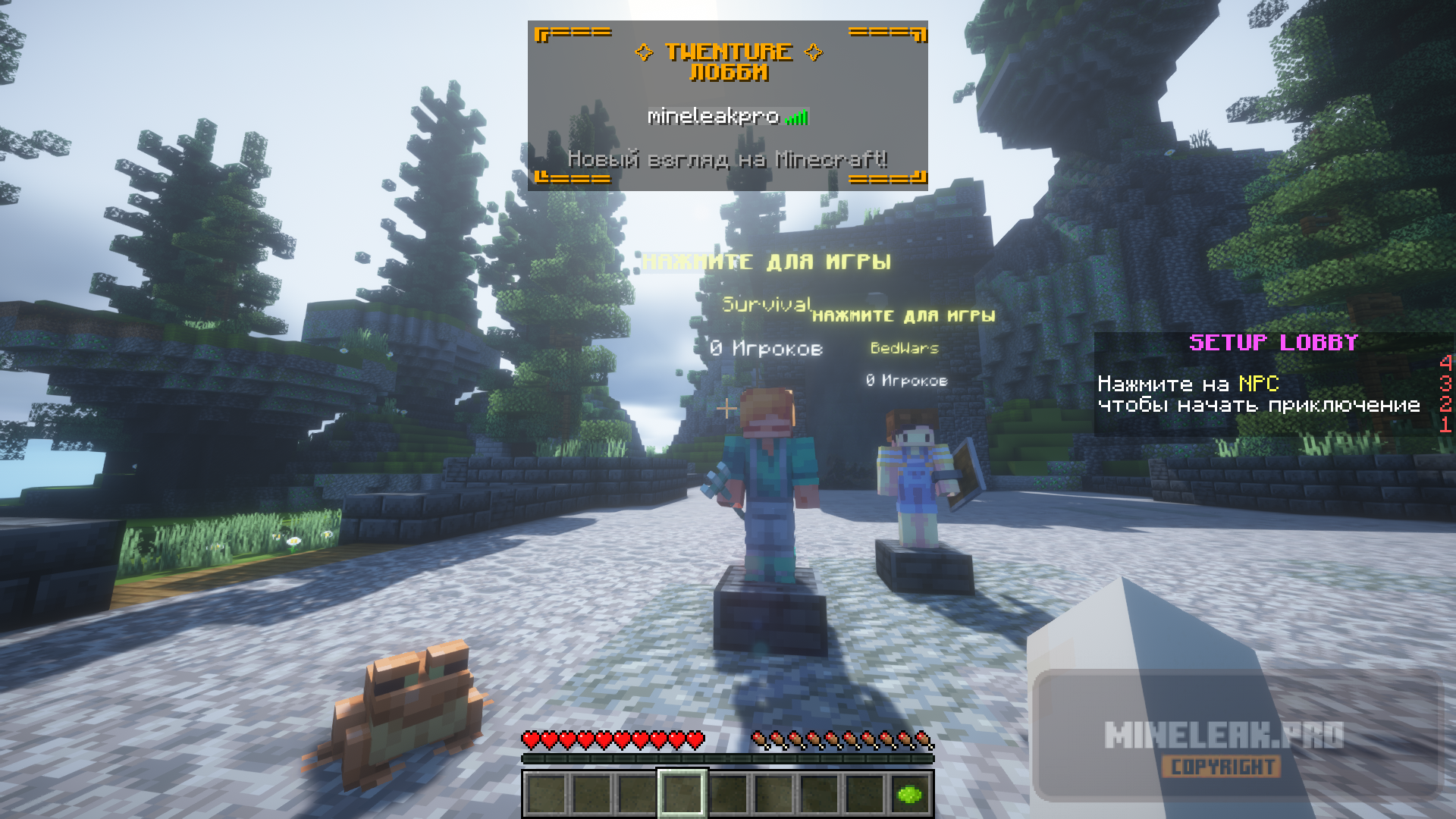This screenshot has height=819, width=1456.
Task: Select the green slimeball hotbar slot
Action: (x=909, y=794)
